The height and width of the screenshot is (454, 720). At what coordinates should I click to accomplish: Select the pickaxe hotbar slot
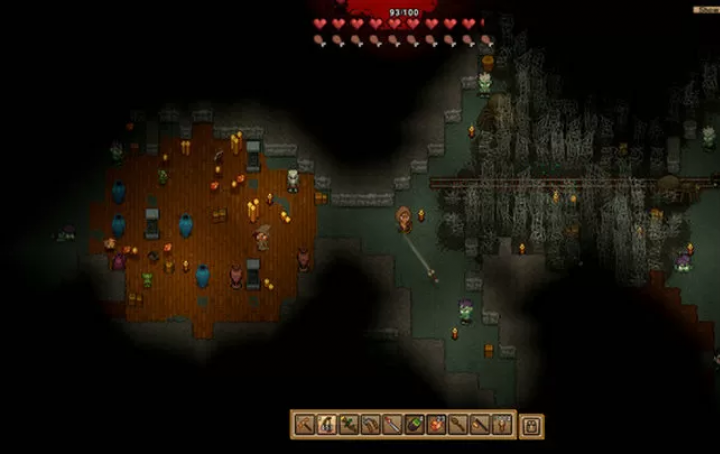[x=370, y=425]
